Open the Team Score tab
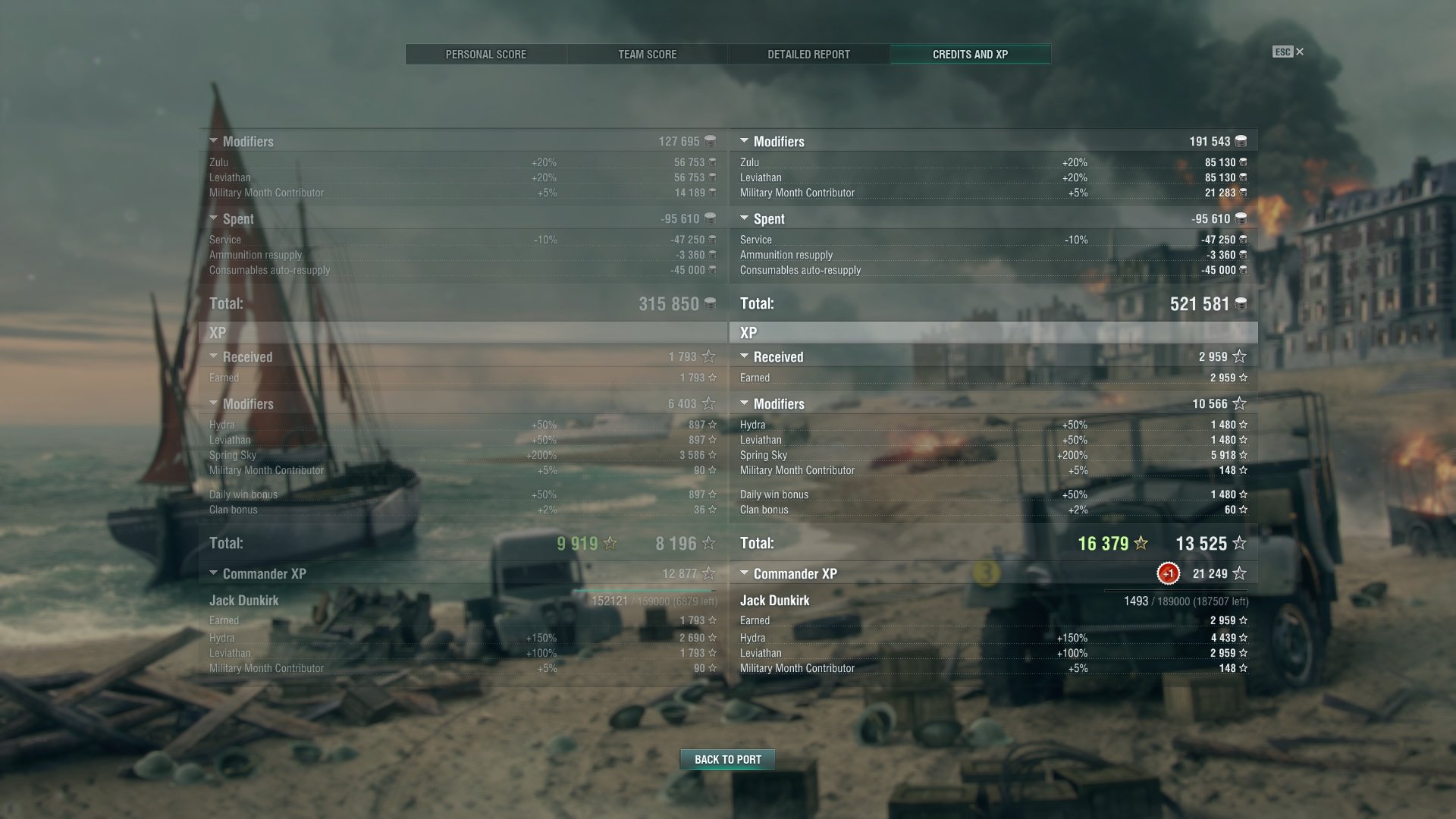This screenshot has width=1456, height=819. 647,55
